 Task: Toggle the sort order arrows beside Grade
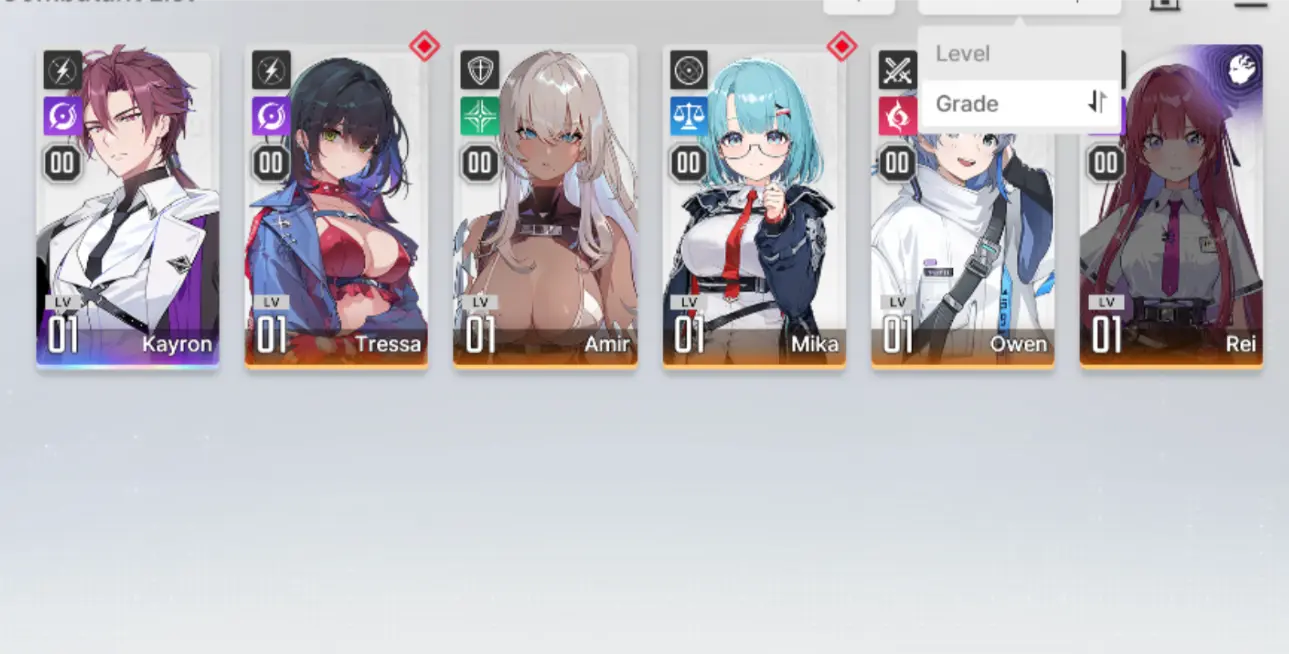click(1098, 102)
